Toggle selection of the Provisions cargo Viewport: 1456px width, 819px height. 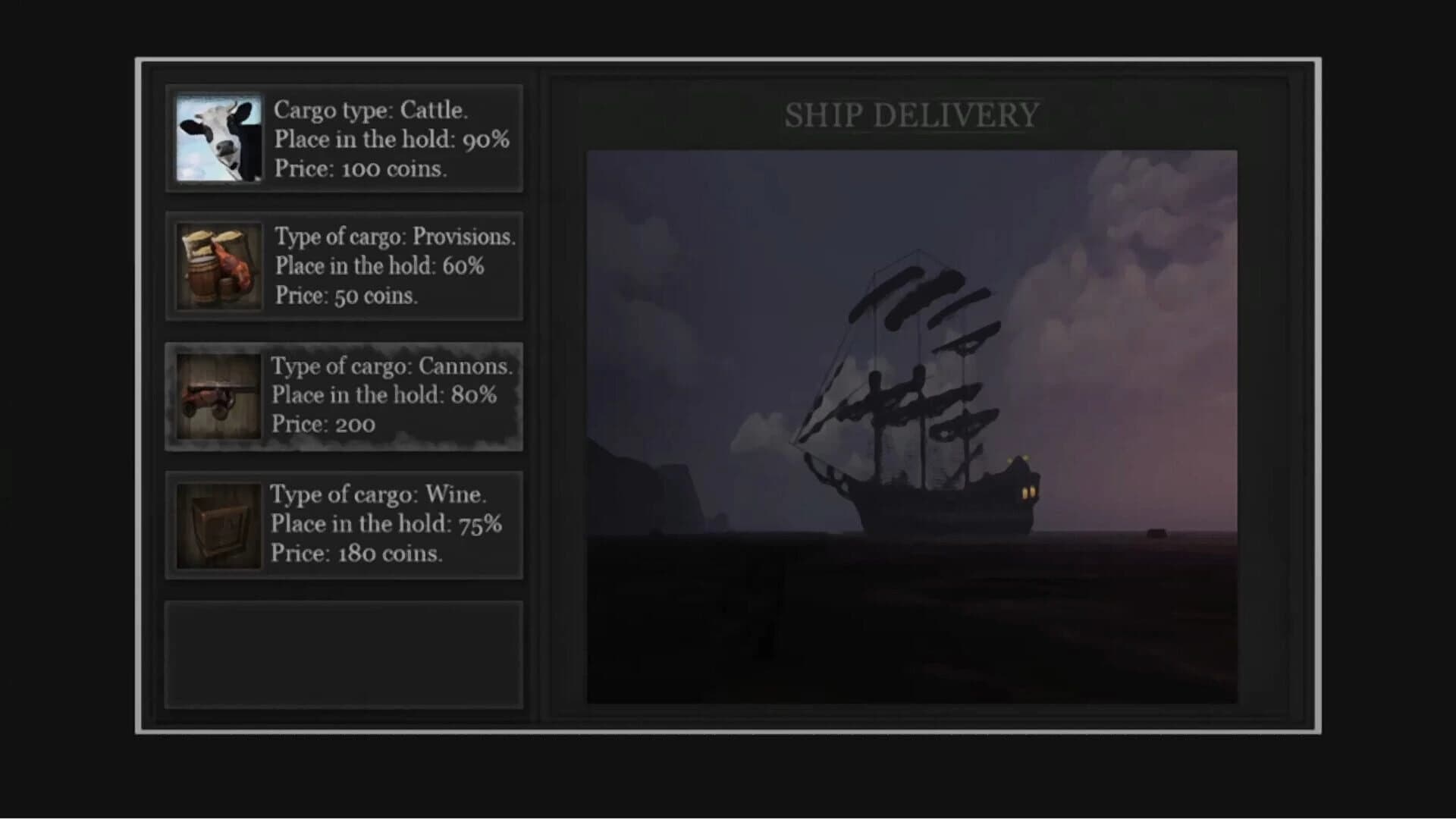click(x=345, y=266)
